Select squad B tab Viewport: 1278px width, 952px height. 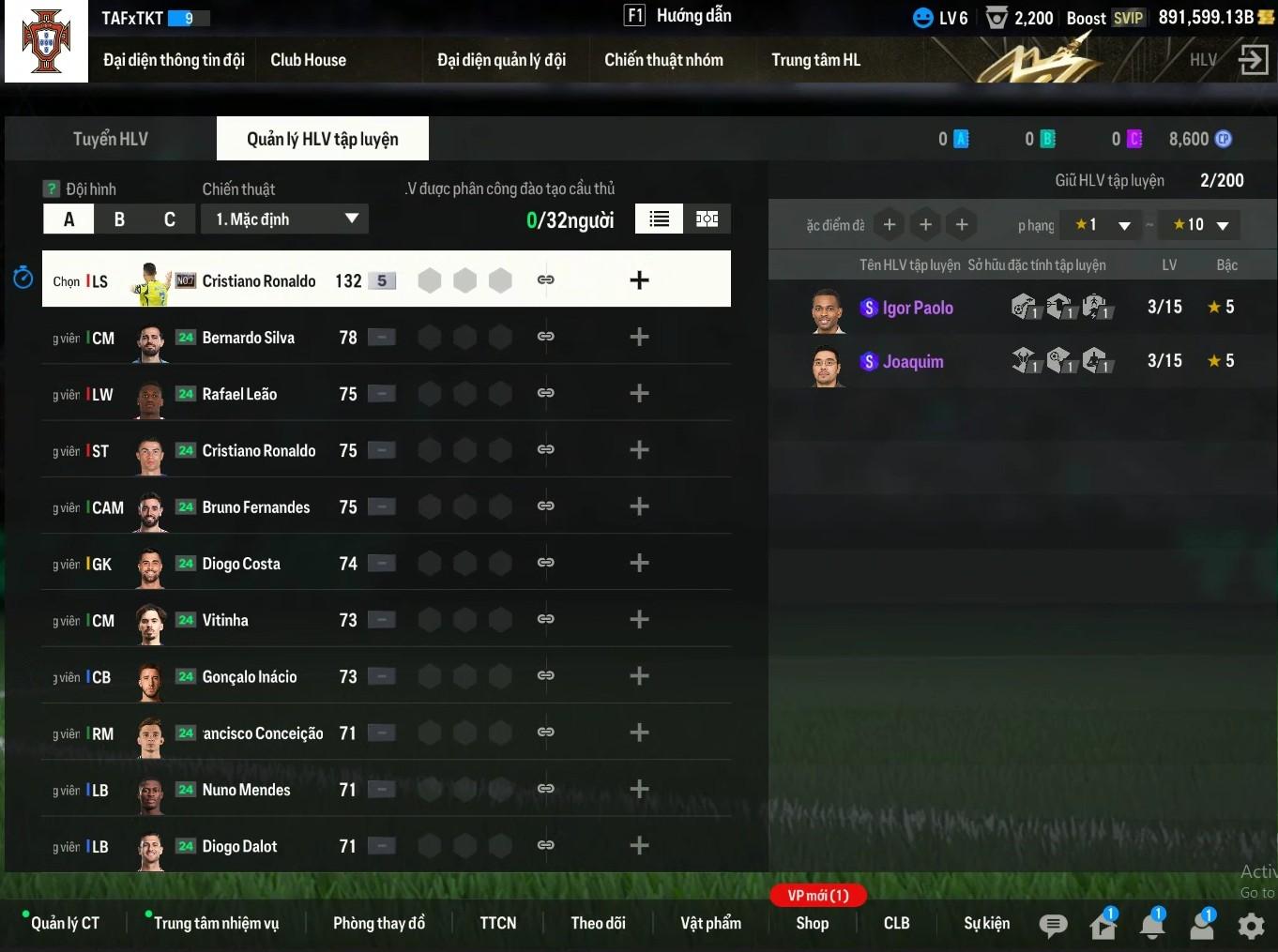coord(119,219)
